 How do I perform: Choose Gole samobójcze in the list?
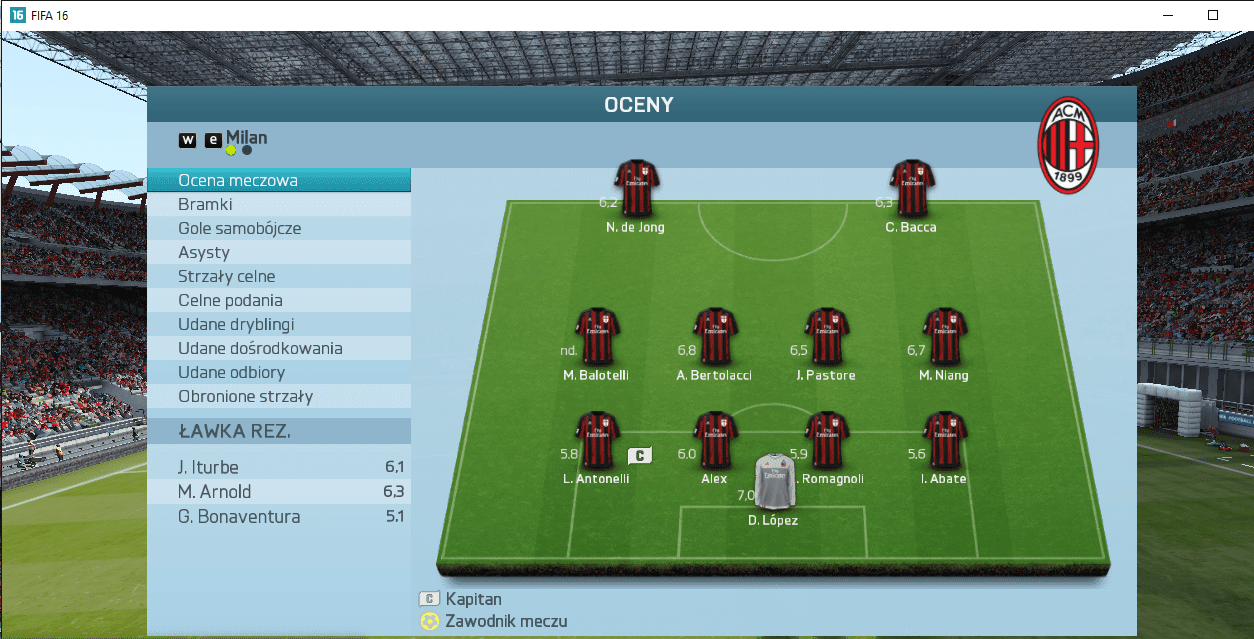(278, 229)
